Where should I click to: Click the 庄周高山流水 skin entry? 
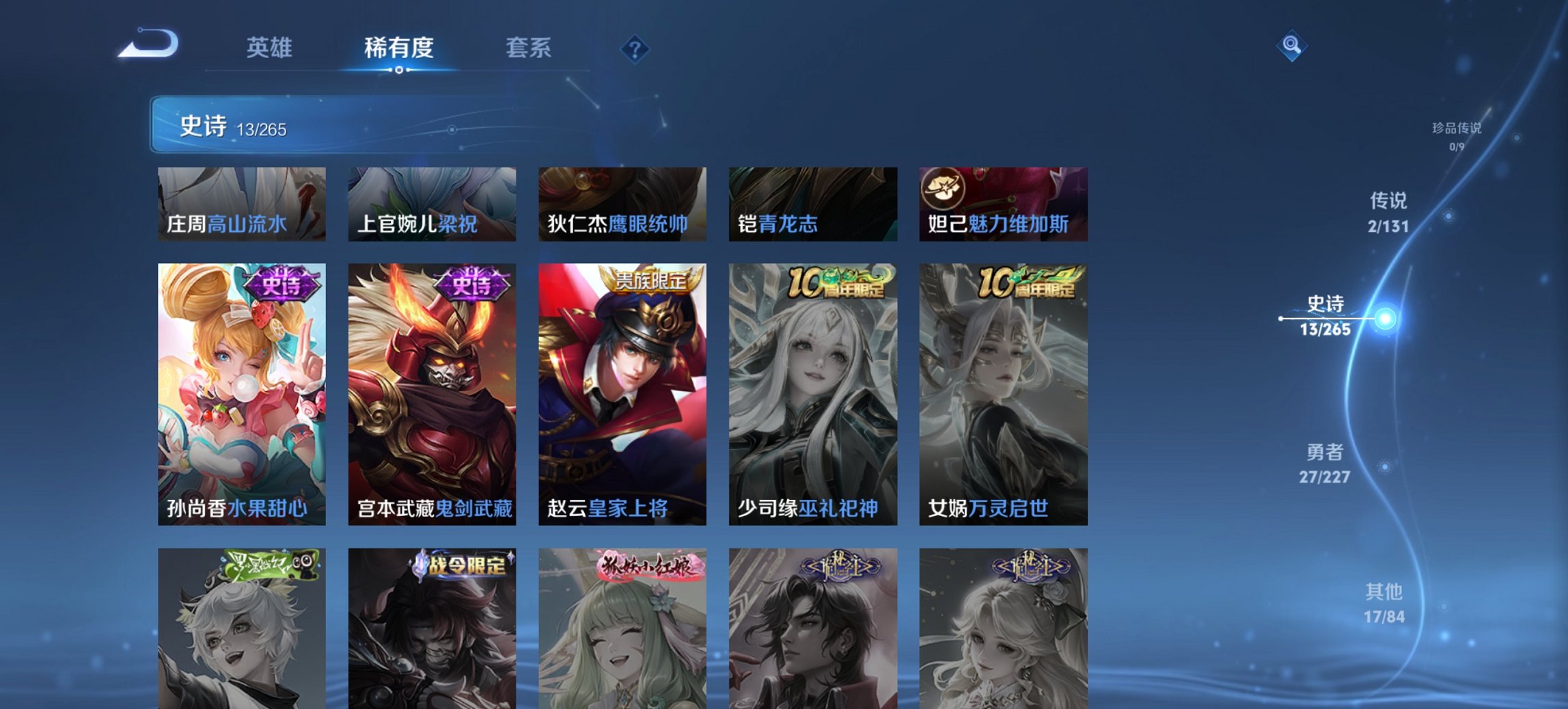tap(243, 205)
